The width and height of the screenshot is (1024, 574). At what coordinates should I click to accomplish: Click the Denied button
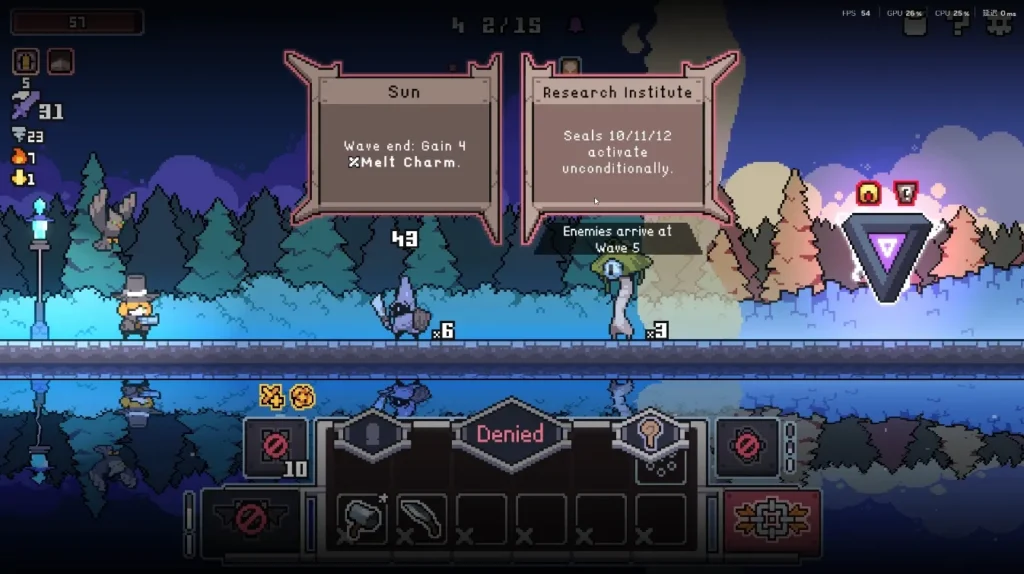(x=510, y=435)
